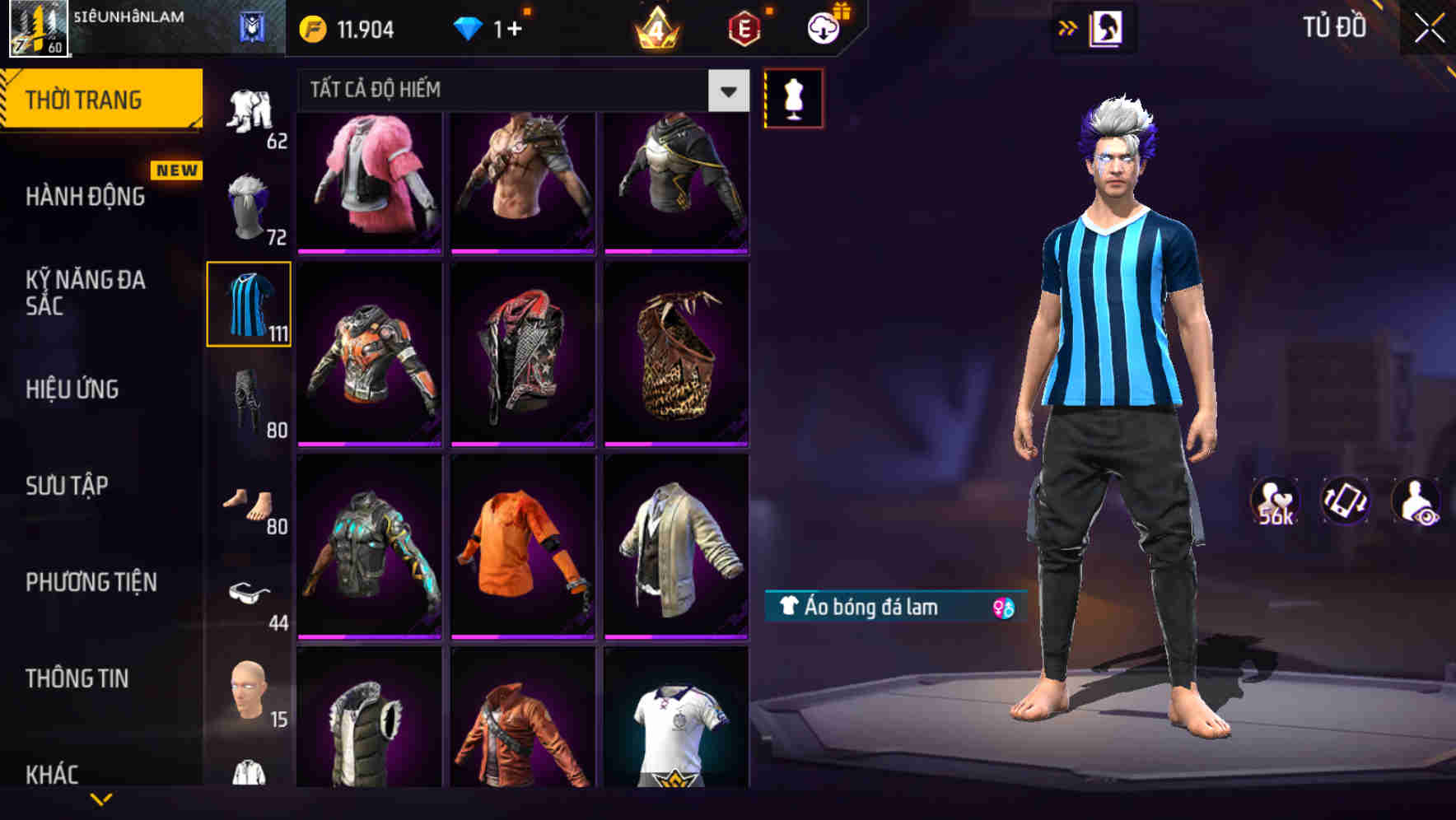Switch to the HÀNH ĐỘNG tab
1456x820 pixels.
pos(85,198)
